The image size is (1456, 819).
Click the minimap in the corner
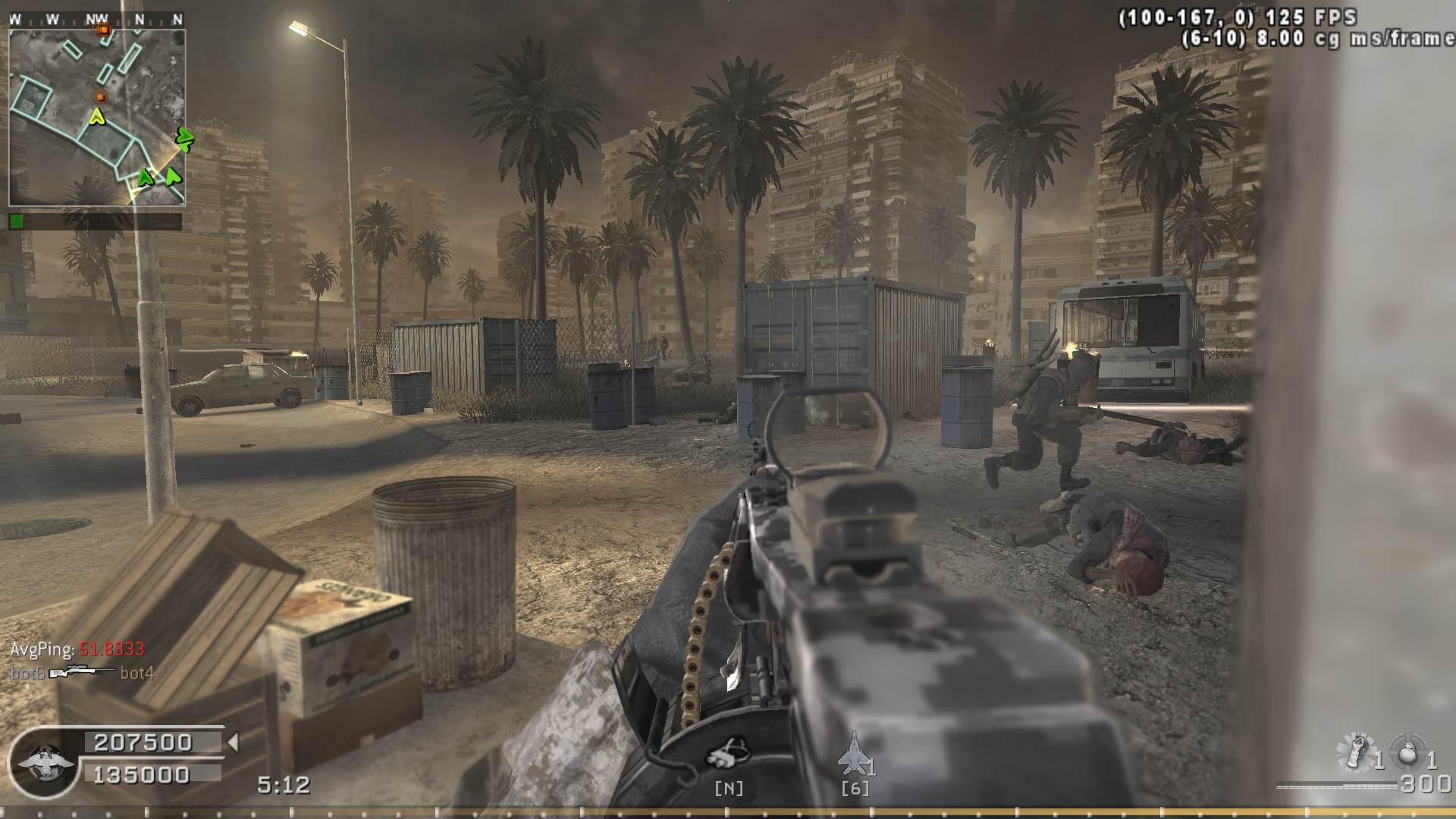pos(97,118)
